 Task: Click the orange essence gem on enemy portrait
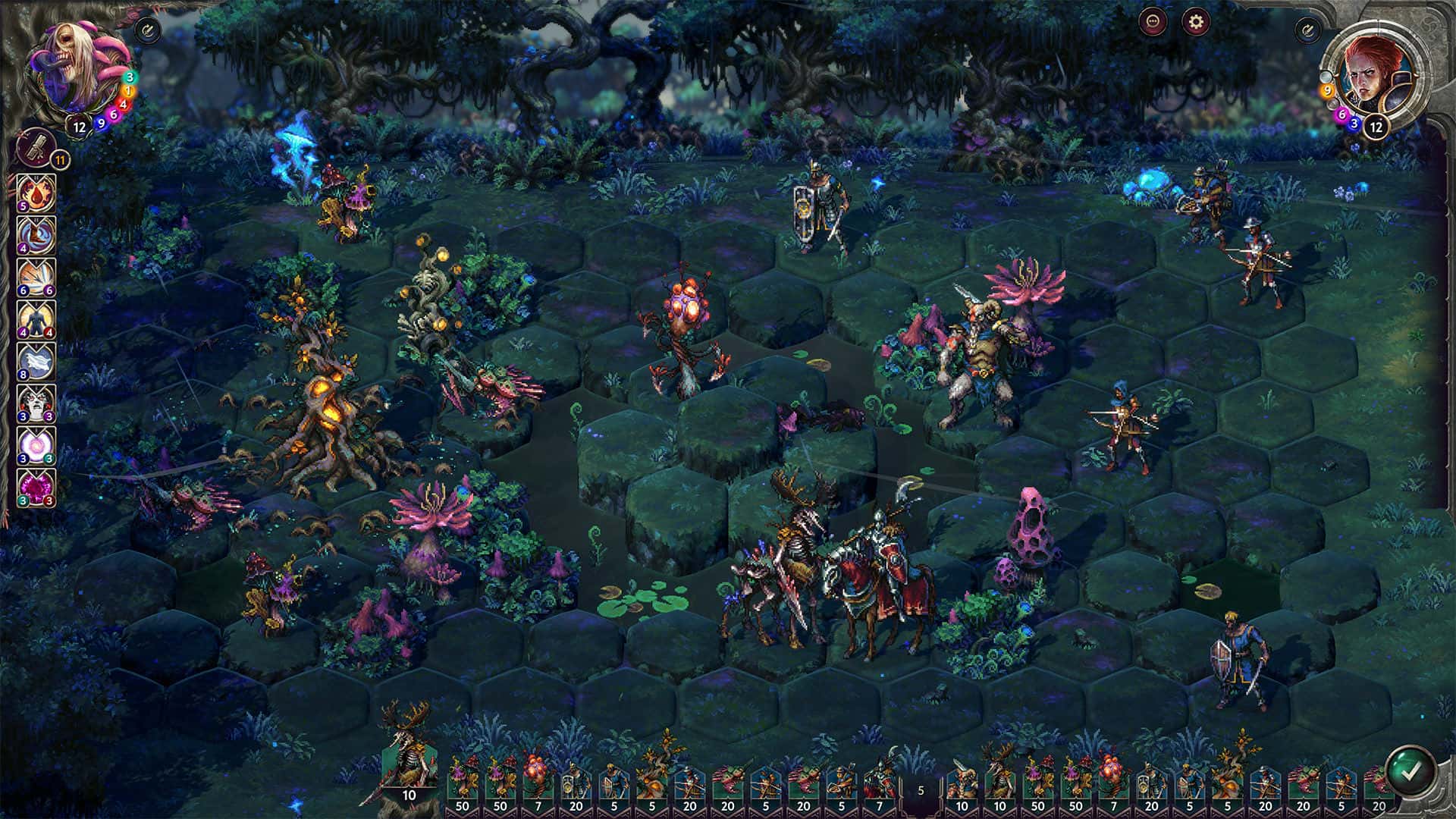[128, 91]
